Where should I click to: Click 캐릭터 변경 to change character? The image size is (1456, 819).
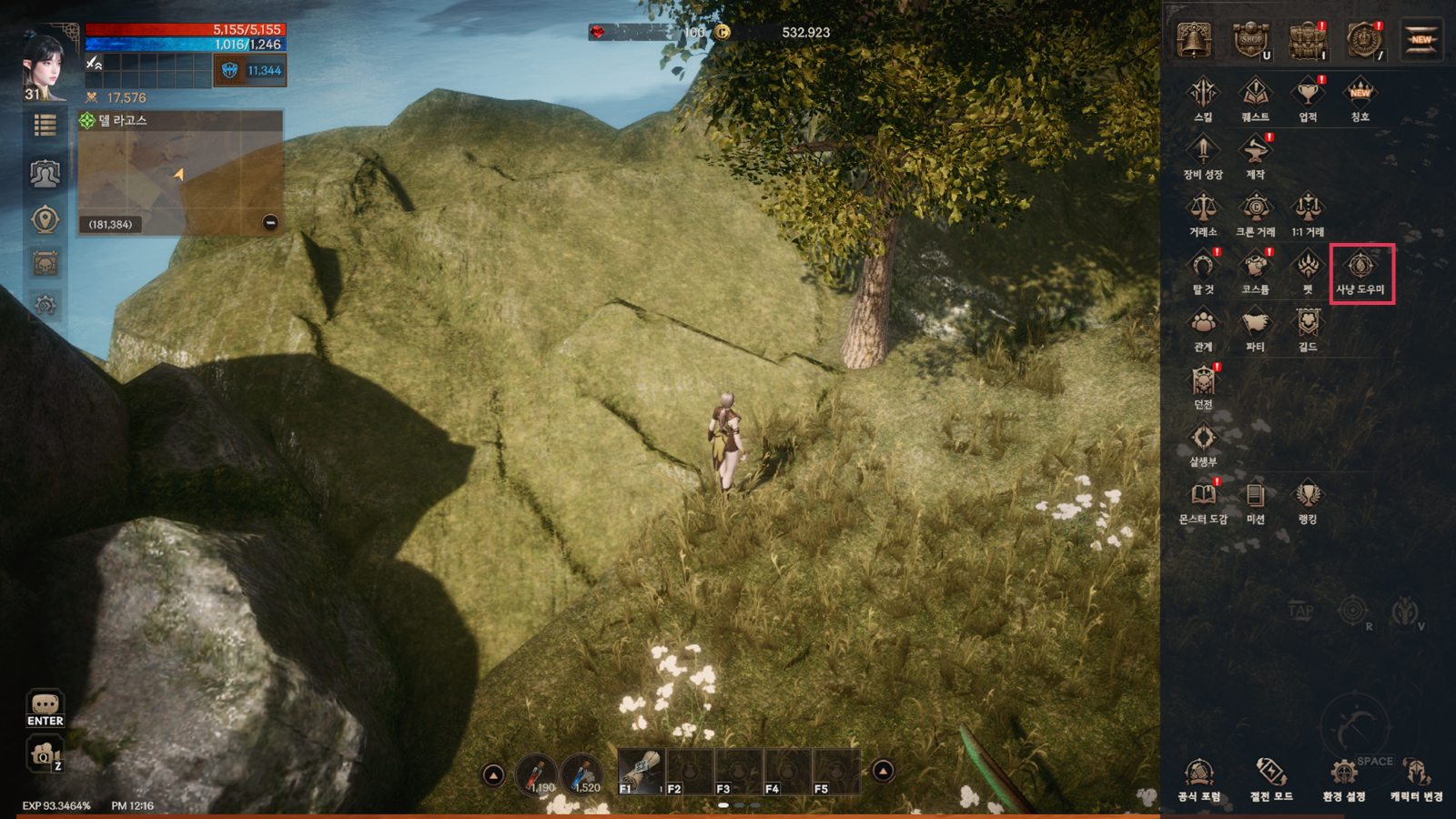point(1416,780)
